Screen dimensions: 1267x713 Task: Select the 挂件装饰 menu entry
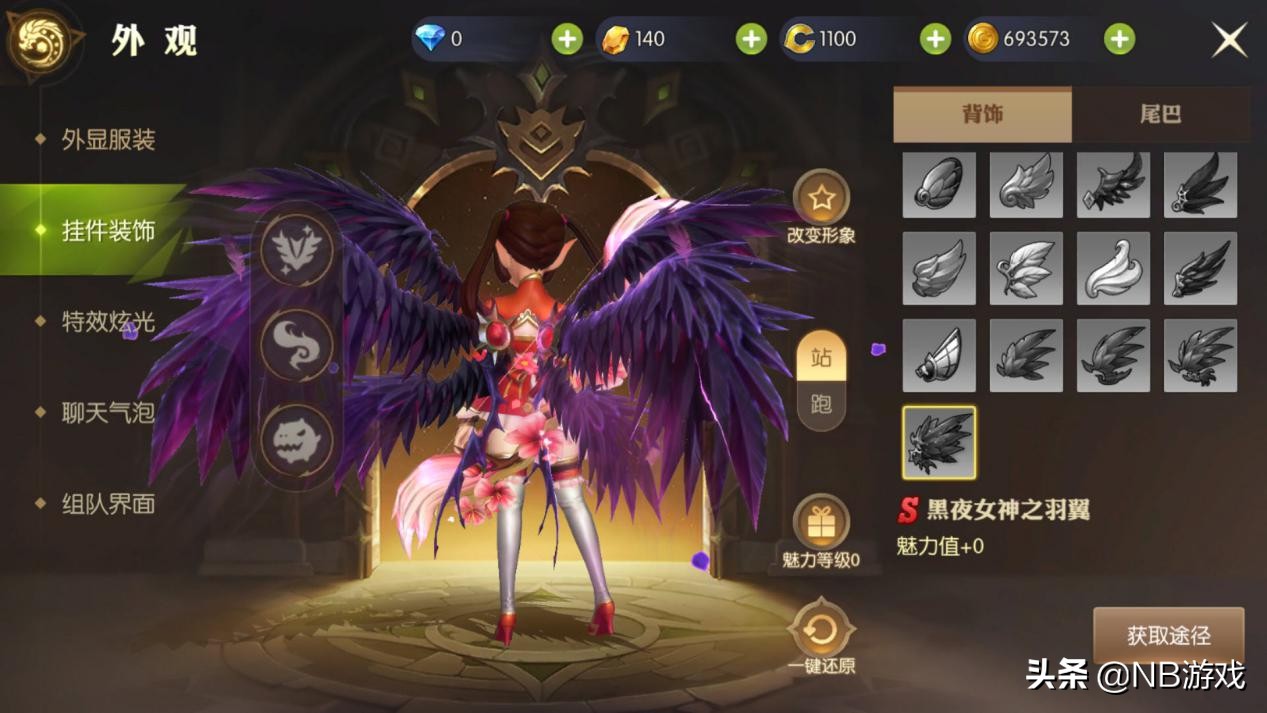(108, 231)
